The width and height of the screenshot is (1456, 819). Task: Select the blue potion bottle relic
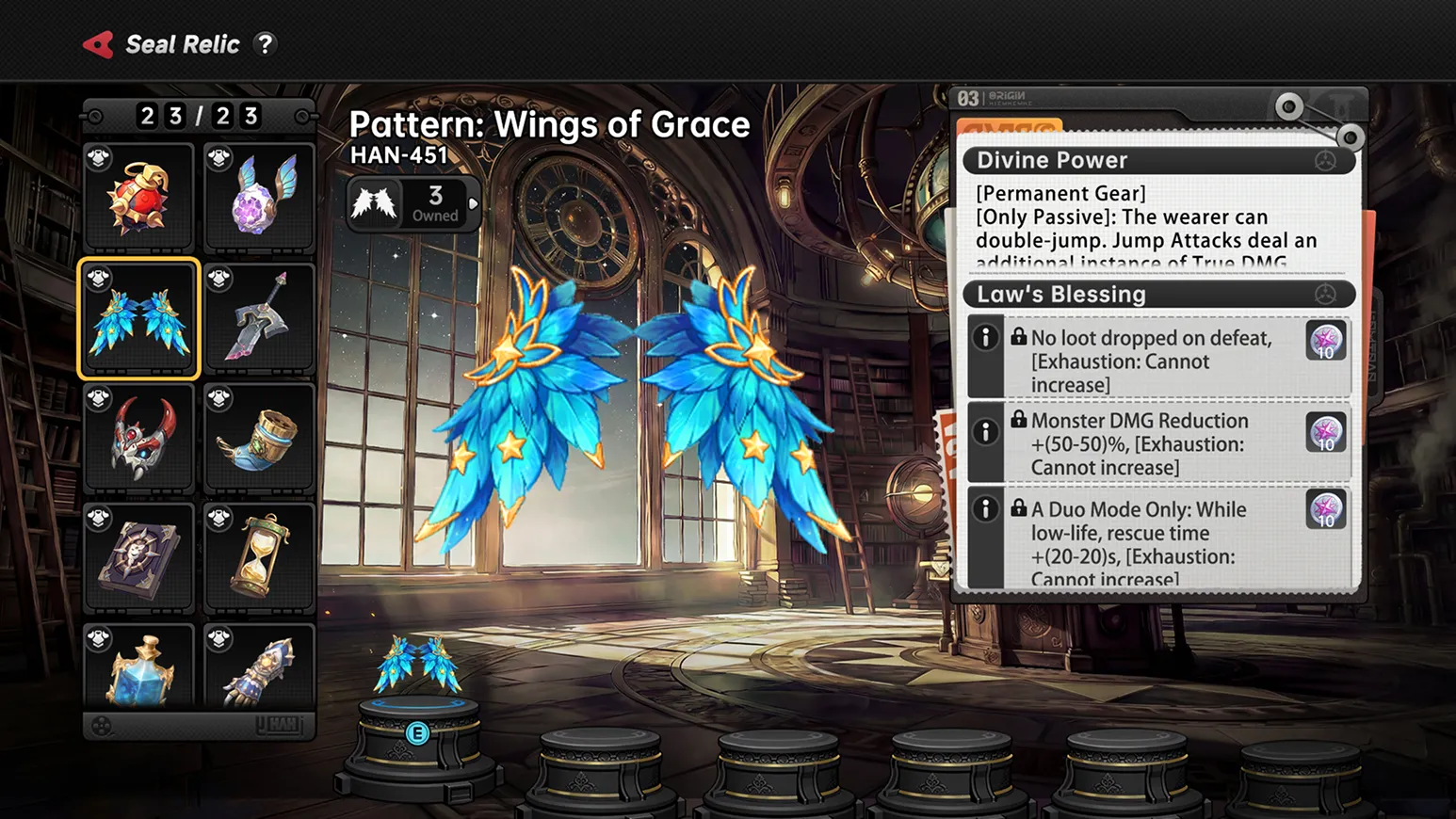click(139, 666)
